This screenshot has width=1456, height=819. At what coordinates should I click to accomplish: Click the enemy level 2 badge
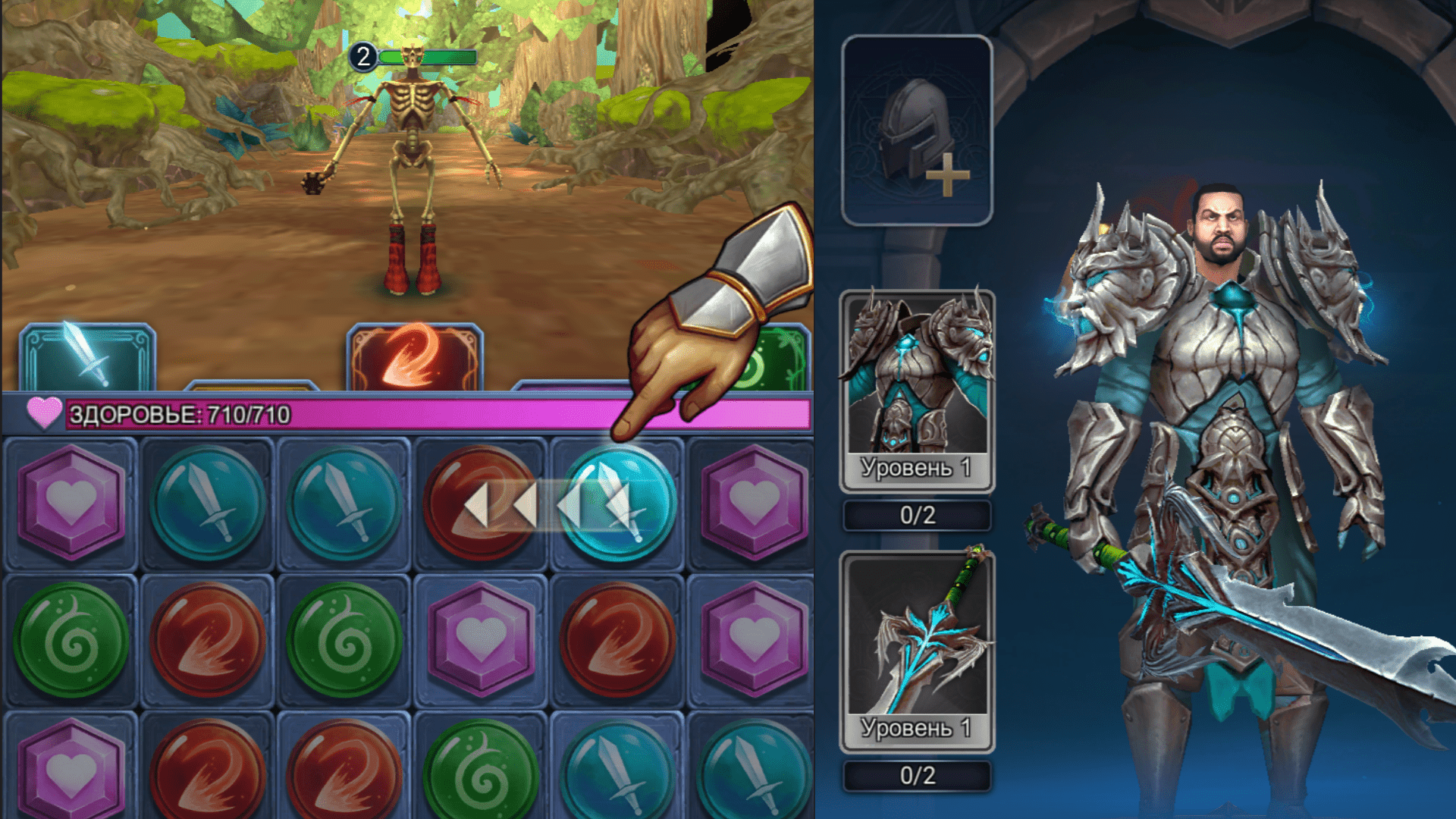tap(363, 55)
